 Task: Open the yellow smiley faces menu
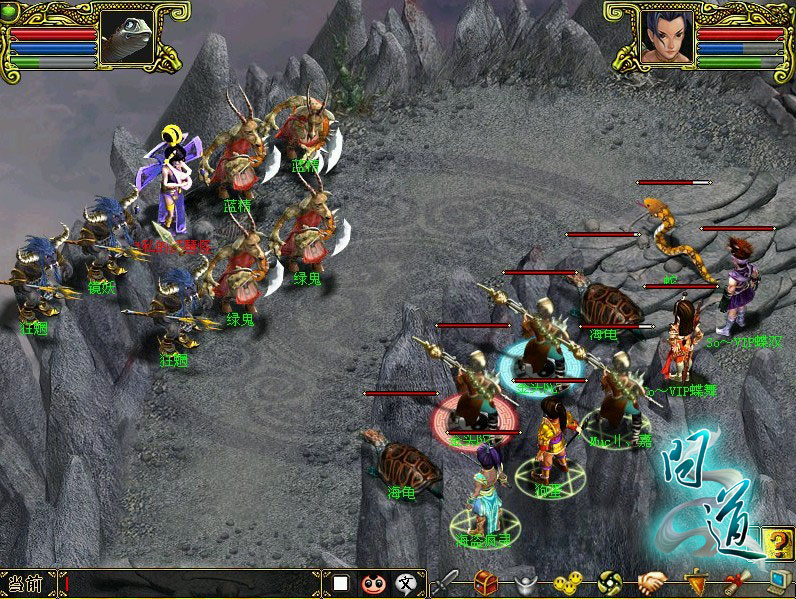click(x=567, y=582)
